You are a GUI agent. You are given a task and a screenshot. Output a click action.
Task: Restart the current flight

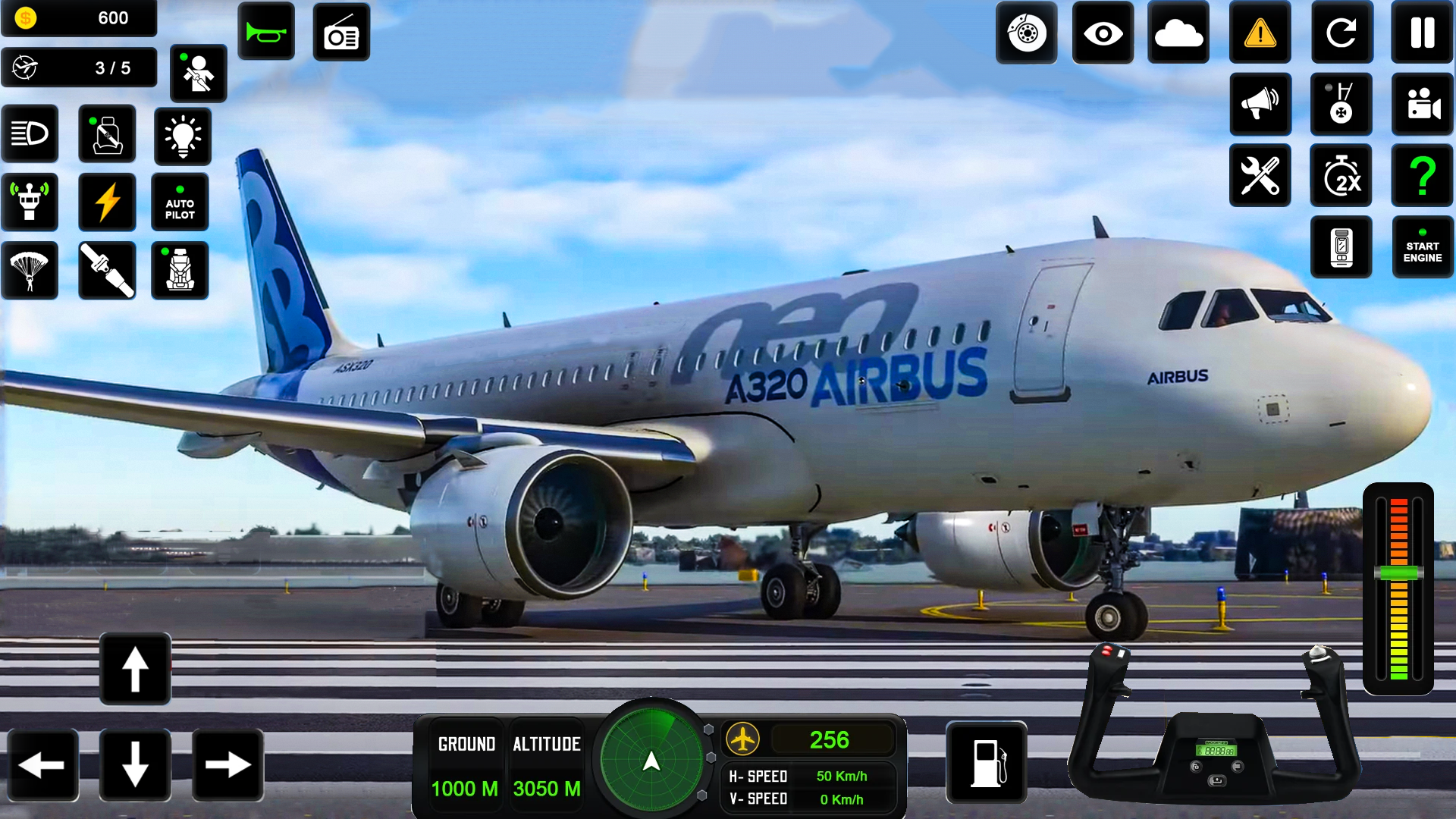pos(1341,33)
